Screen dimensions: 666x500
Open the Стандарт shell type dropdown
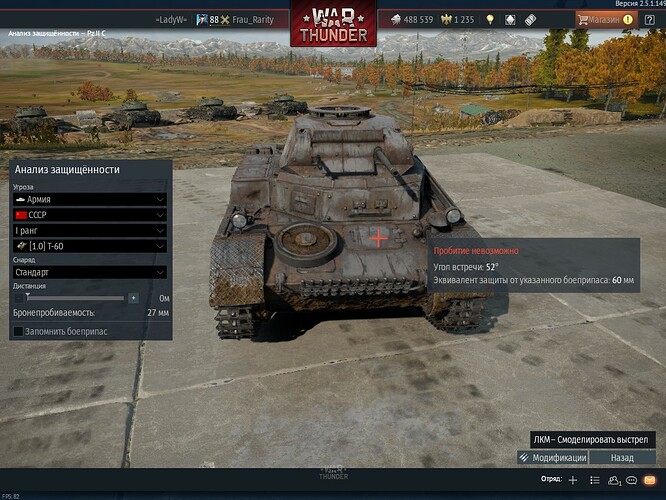click(x=89, y=271)
